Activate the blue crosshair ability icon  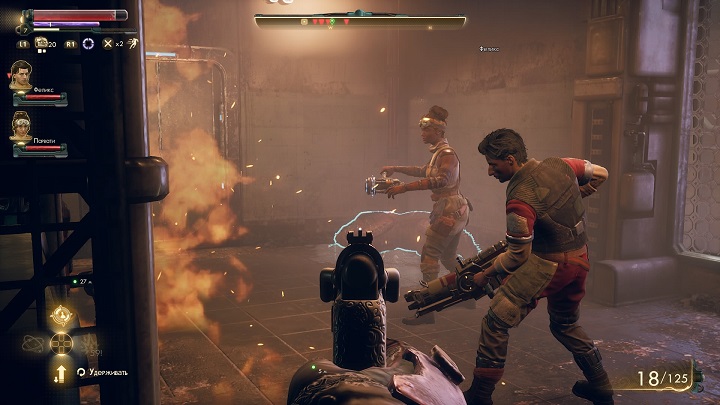coord(88,44)
